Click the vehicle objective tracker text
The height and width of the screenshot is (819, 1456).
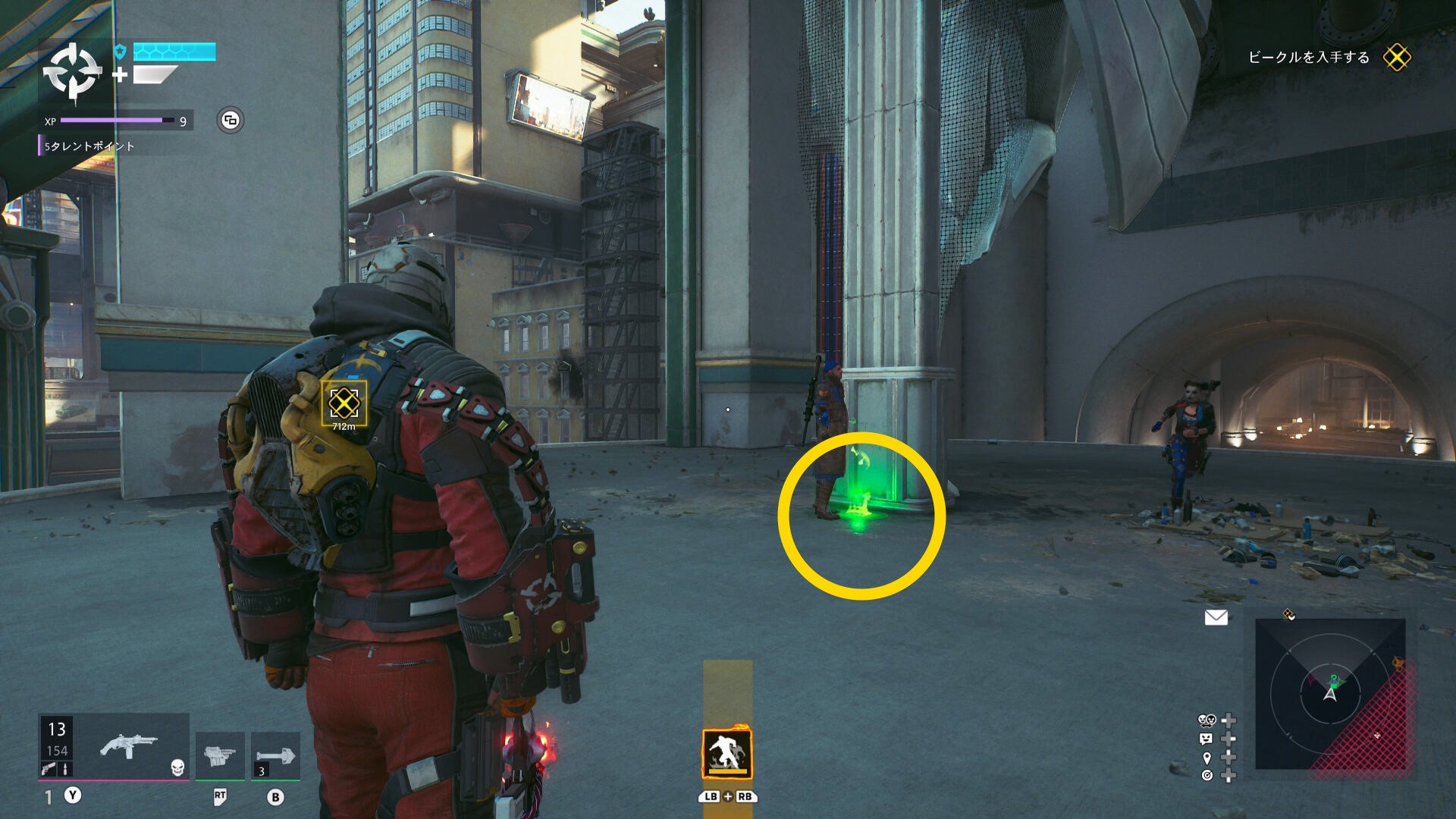tap(1308, 58)
